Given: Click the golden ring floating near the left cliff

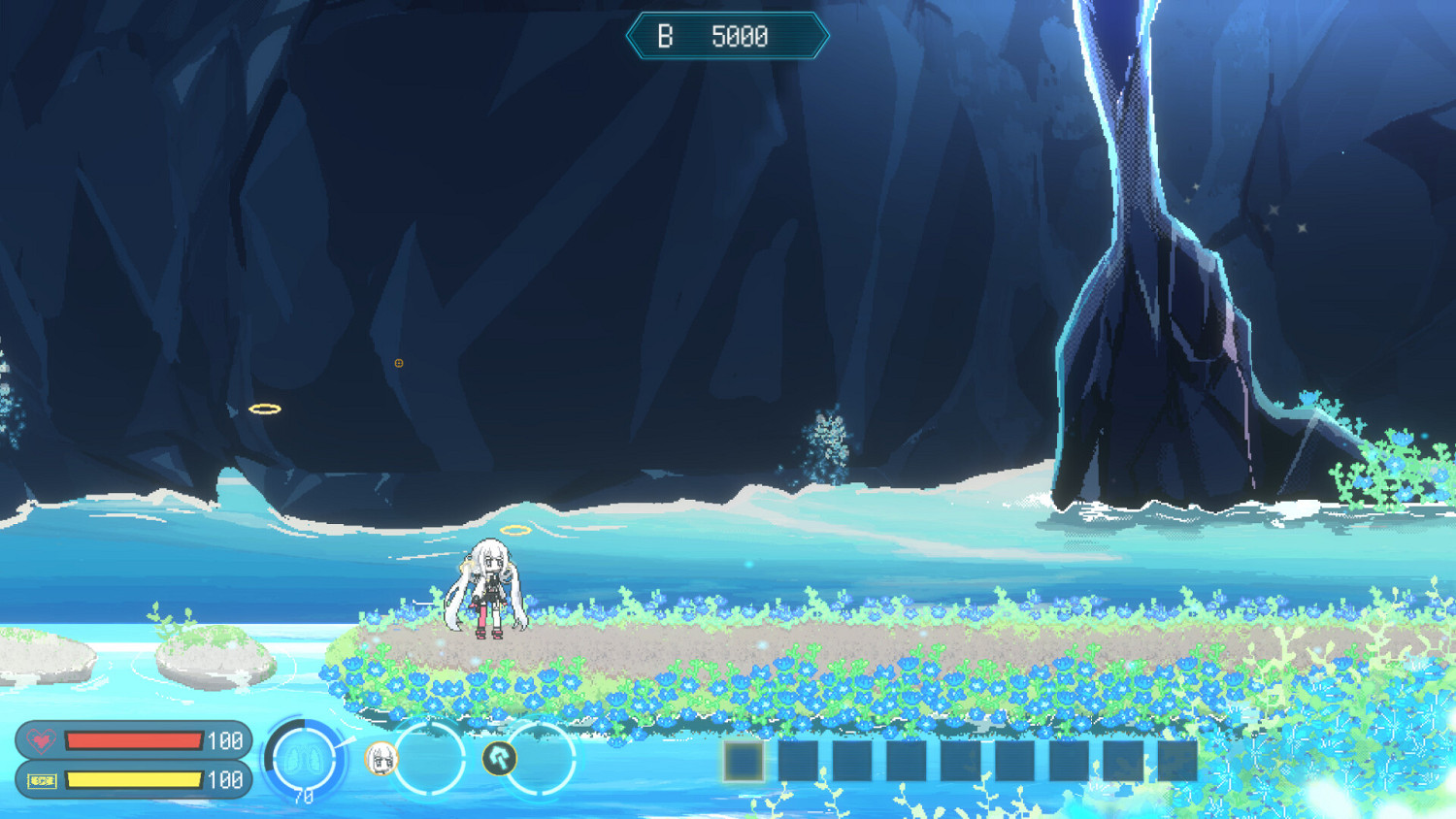Looking at the screenshot, I should coord(264,407).
